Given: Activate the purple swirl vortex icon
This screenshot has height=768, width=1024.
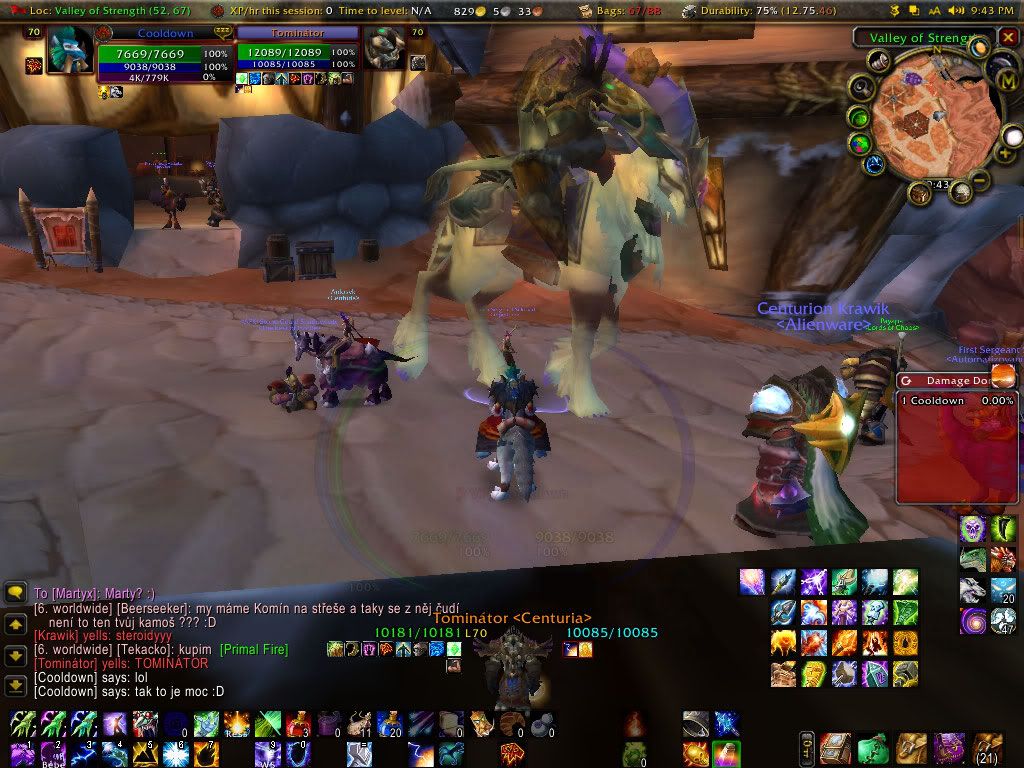Looking at the screenshot, I should pos(972,622).
